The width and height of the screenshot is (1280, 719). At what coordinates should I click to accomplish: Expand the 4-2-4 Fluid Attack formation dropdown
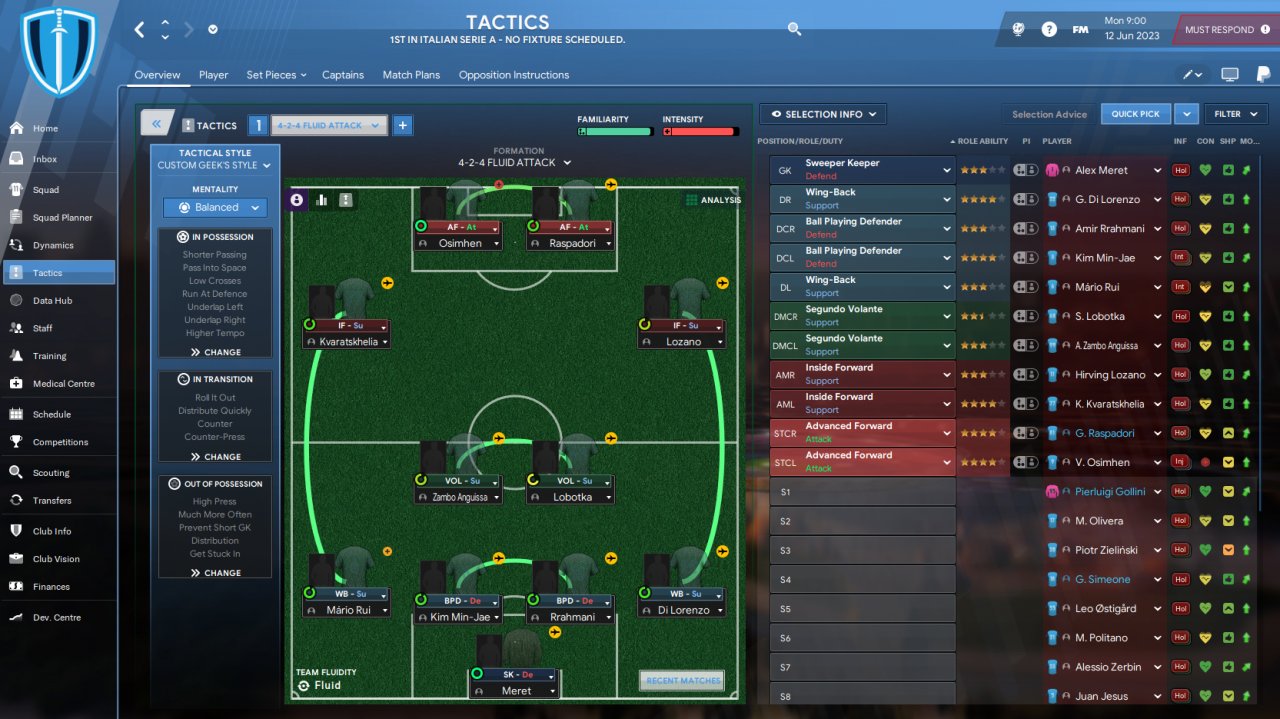515,162
